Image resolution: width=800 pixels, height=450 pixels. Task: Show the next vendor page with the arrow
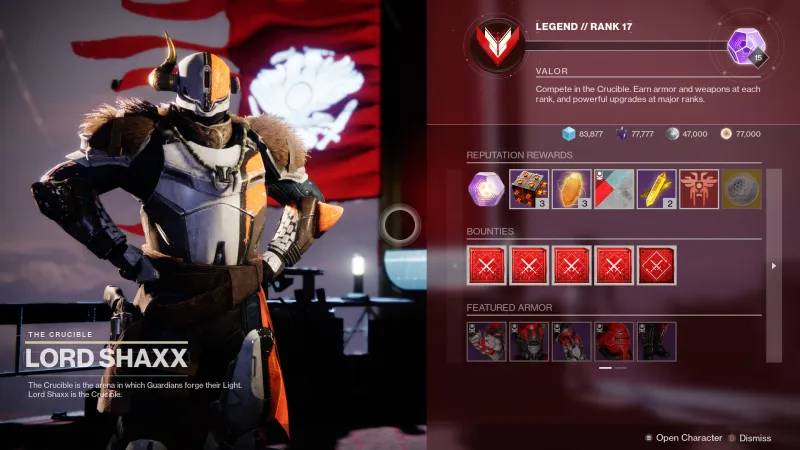pyautogui.click(x=775, y=266)
